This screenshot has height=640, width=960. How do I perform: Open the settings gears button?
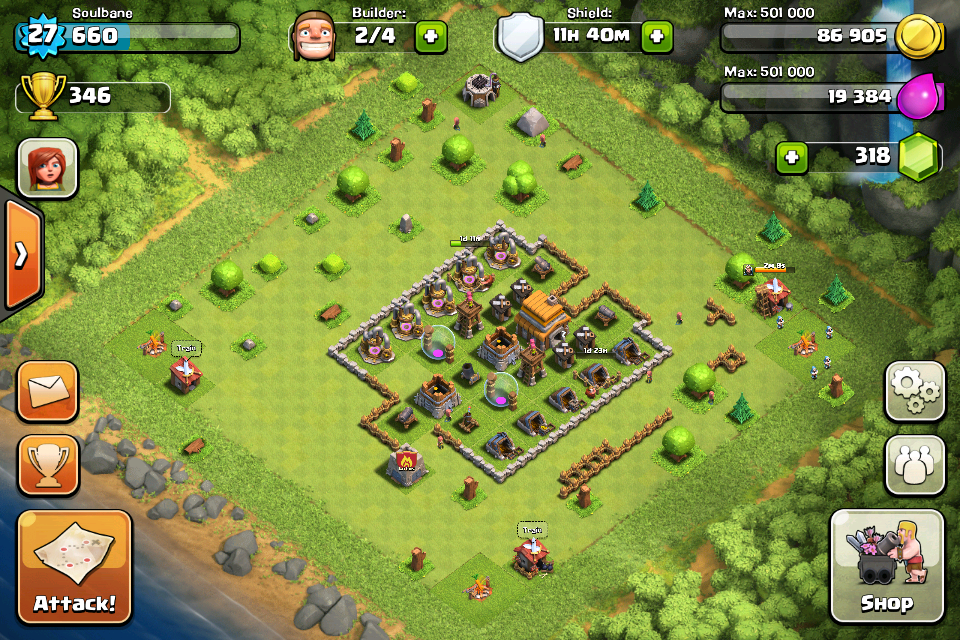click(x=914, y=391)
